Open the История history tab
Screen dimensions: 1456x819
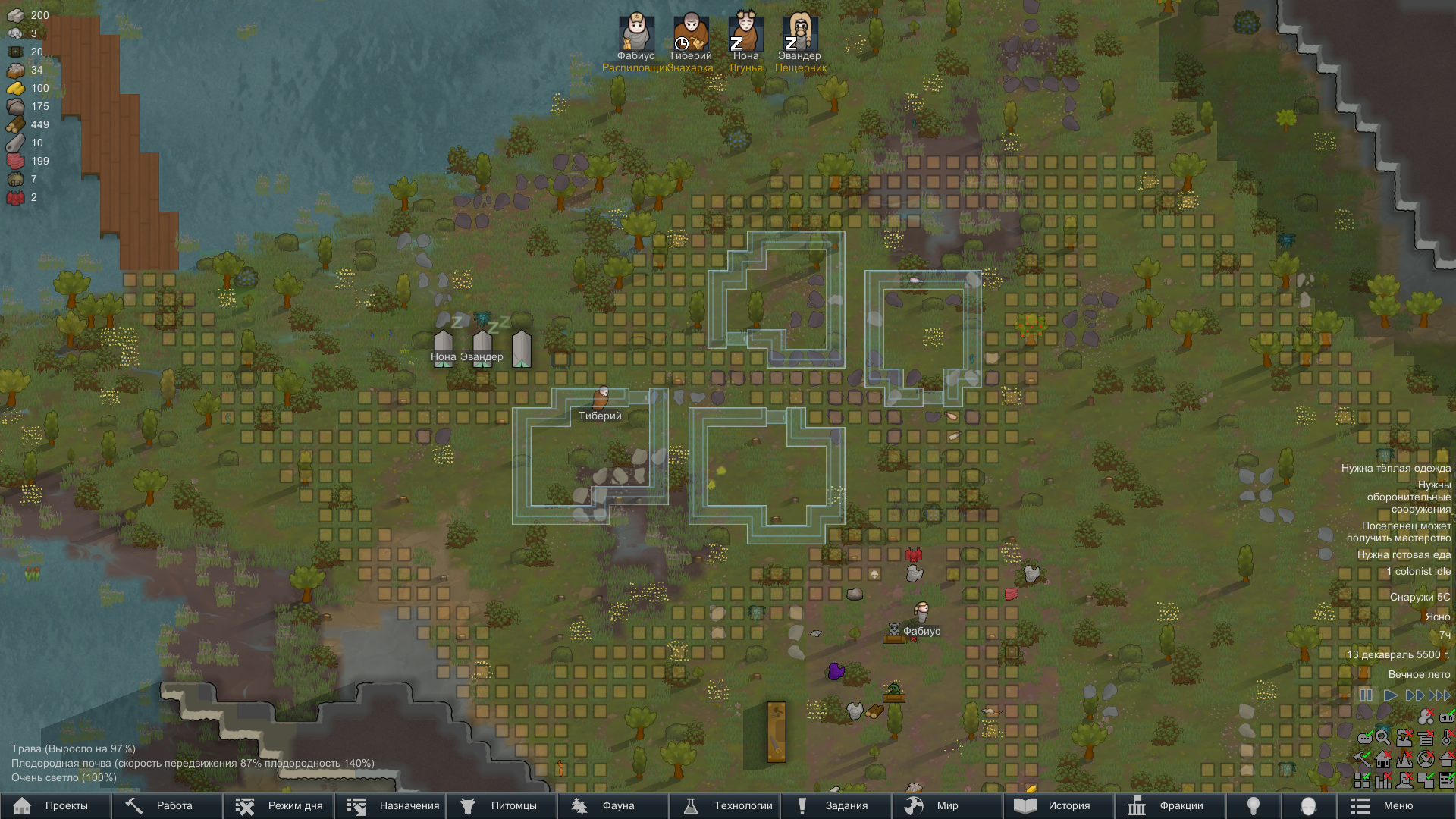(1059, 805)
